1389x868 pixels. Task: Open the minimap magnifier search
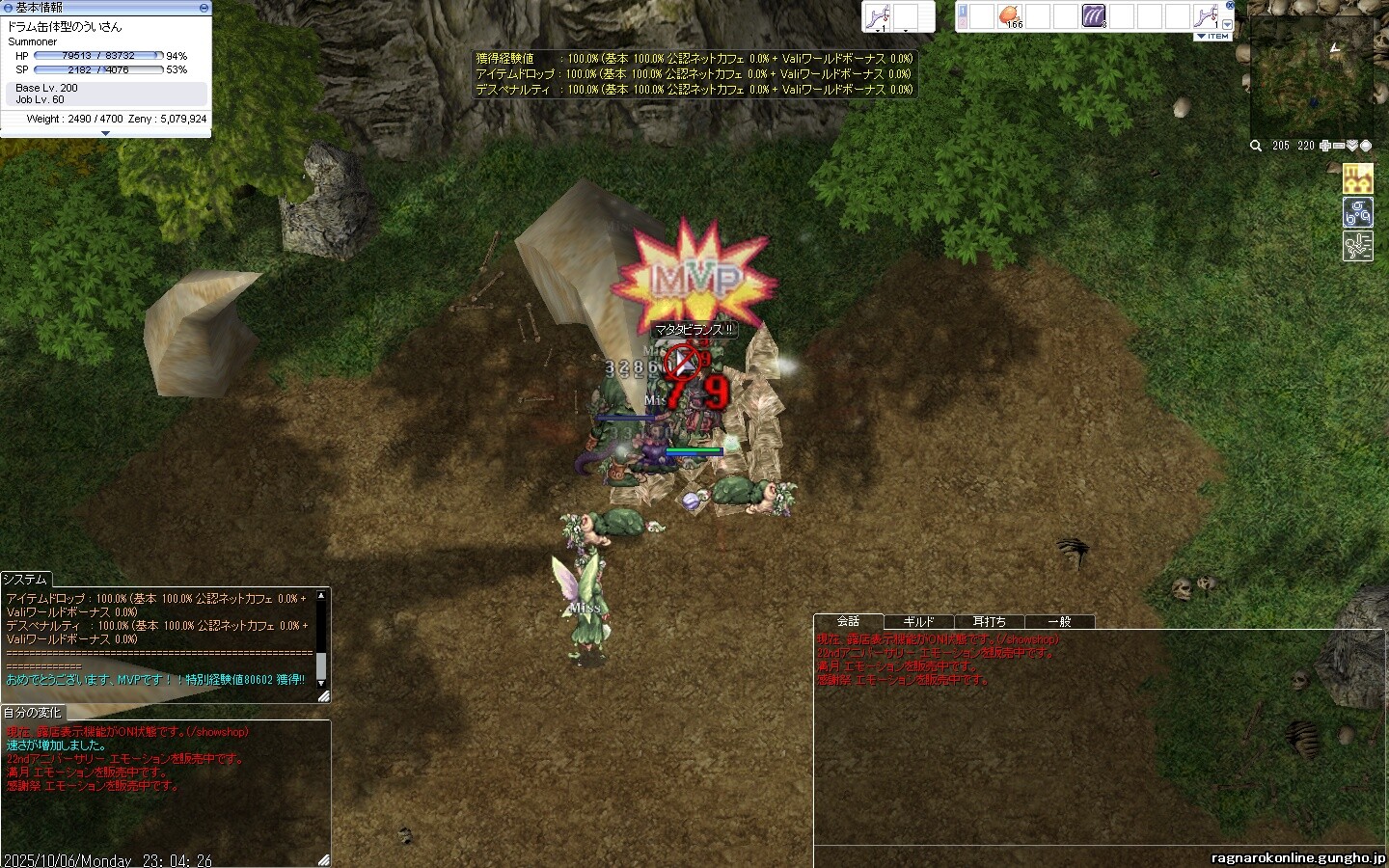1256,146
